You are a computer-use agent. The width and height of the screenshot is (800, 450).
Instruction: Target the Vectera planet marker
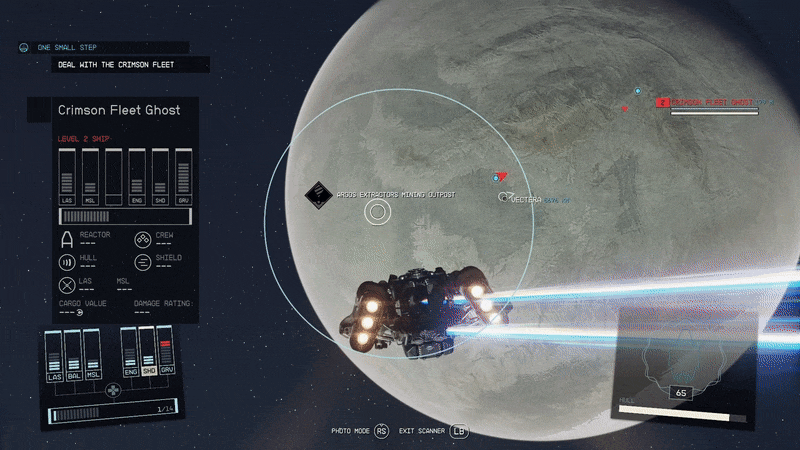pyautogui.click(x=508, y=199)
